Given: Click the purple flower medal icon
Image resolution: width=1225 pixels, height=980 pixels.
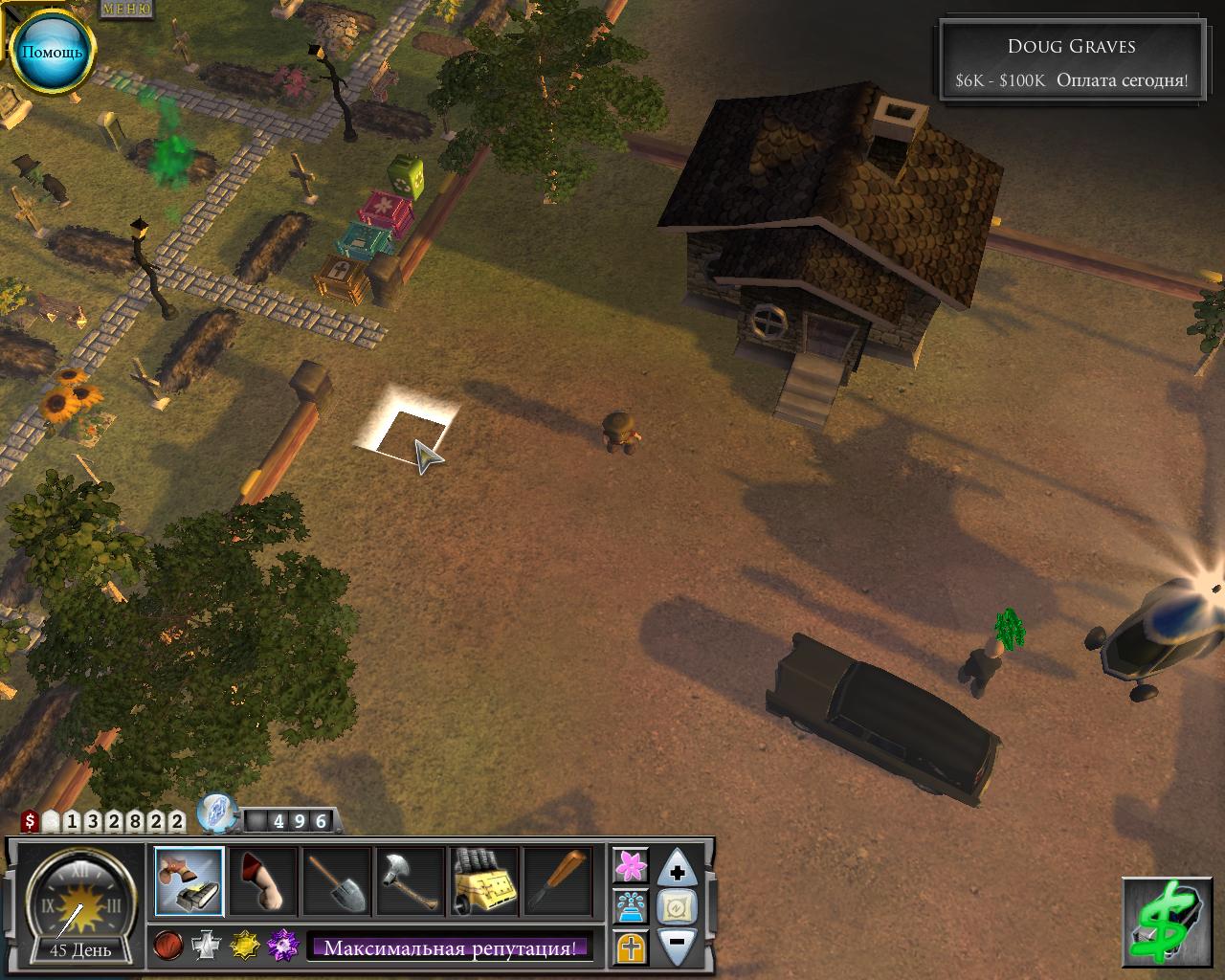Looking at the screenshot, I should pyautogui.click(x=283, y=947).
